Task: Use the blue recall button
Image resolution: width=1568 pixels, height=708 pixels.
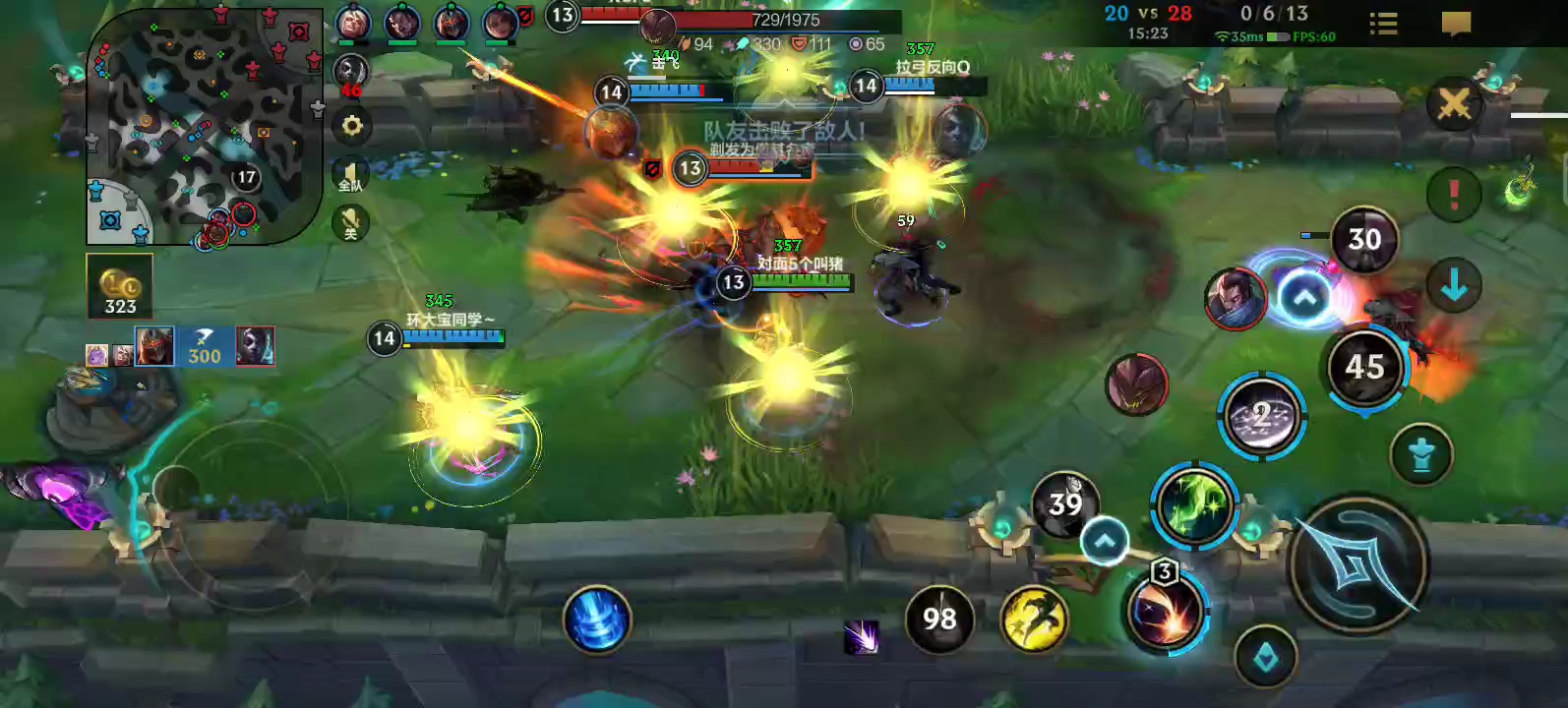Action: pos(596,619)
